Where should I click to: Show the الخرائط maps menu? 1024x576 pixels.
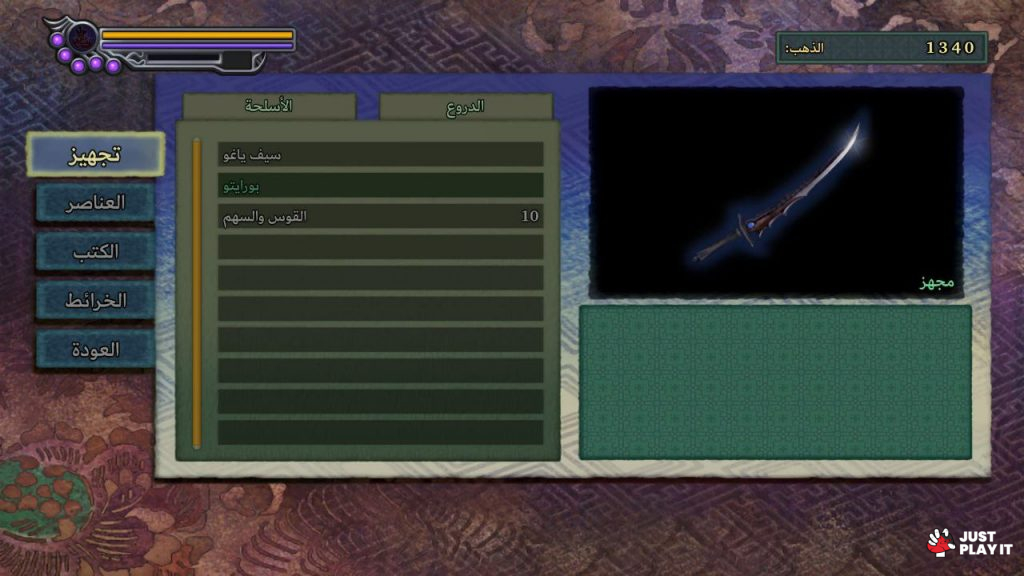[x=95, y=300]
